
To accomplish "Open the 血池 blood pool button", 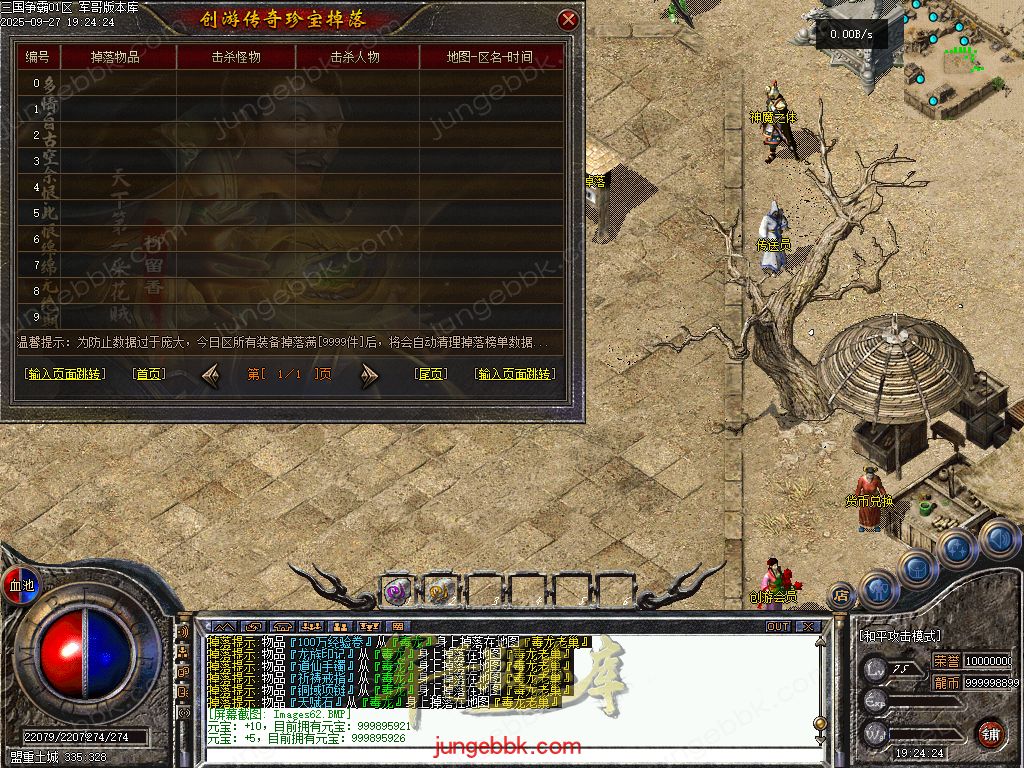I will click(x=21, y=585).
